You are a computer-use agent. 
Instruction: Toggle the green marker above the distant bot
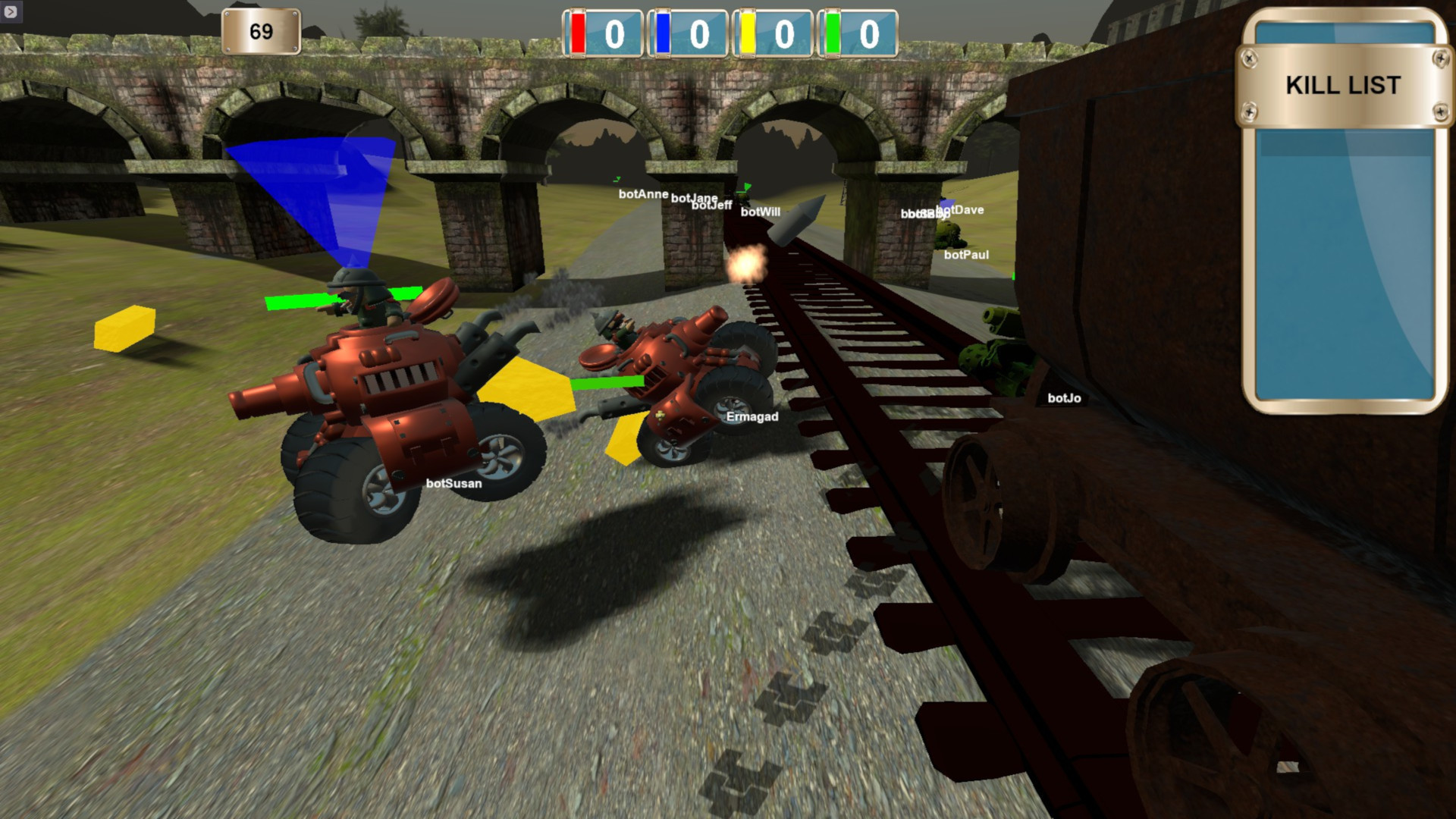click(x=746, y=187)
